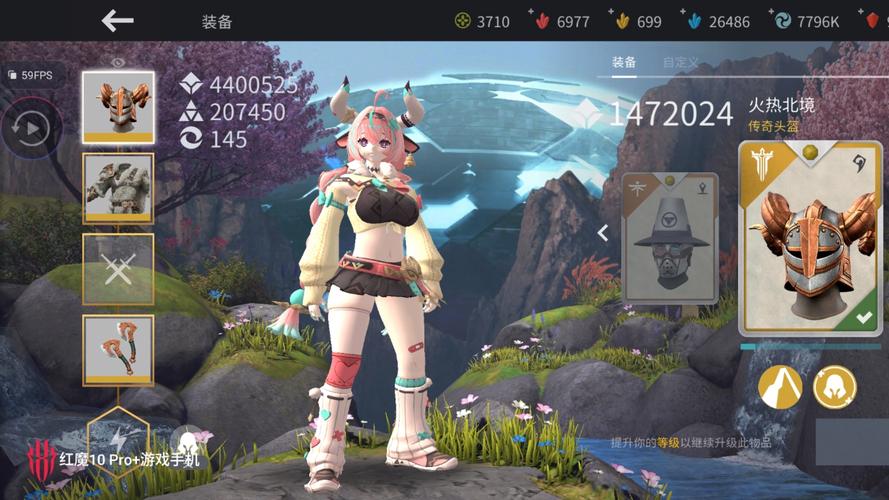Activate the round gold helmet icon button

point(835,387)
